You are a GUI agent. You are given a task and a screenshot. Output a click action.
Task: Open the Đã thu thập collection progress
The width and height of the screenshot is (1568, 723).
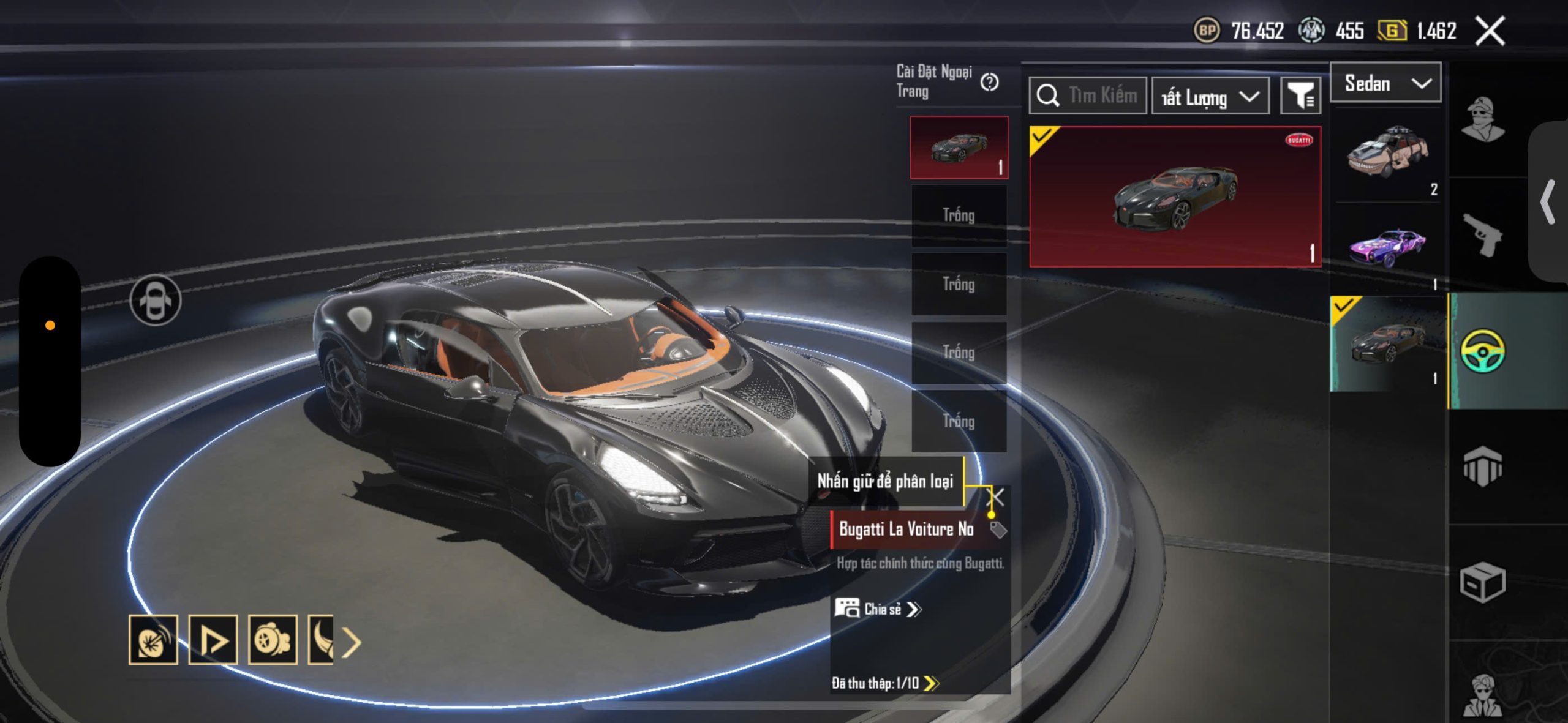tap(884, 683)
